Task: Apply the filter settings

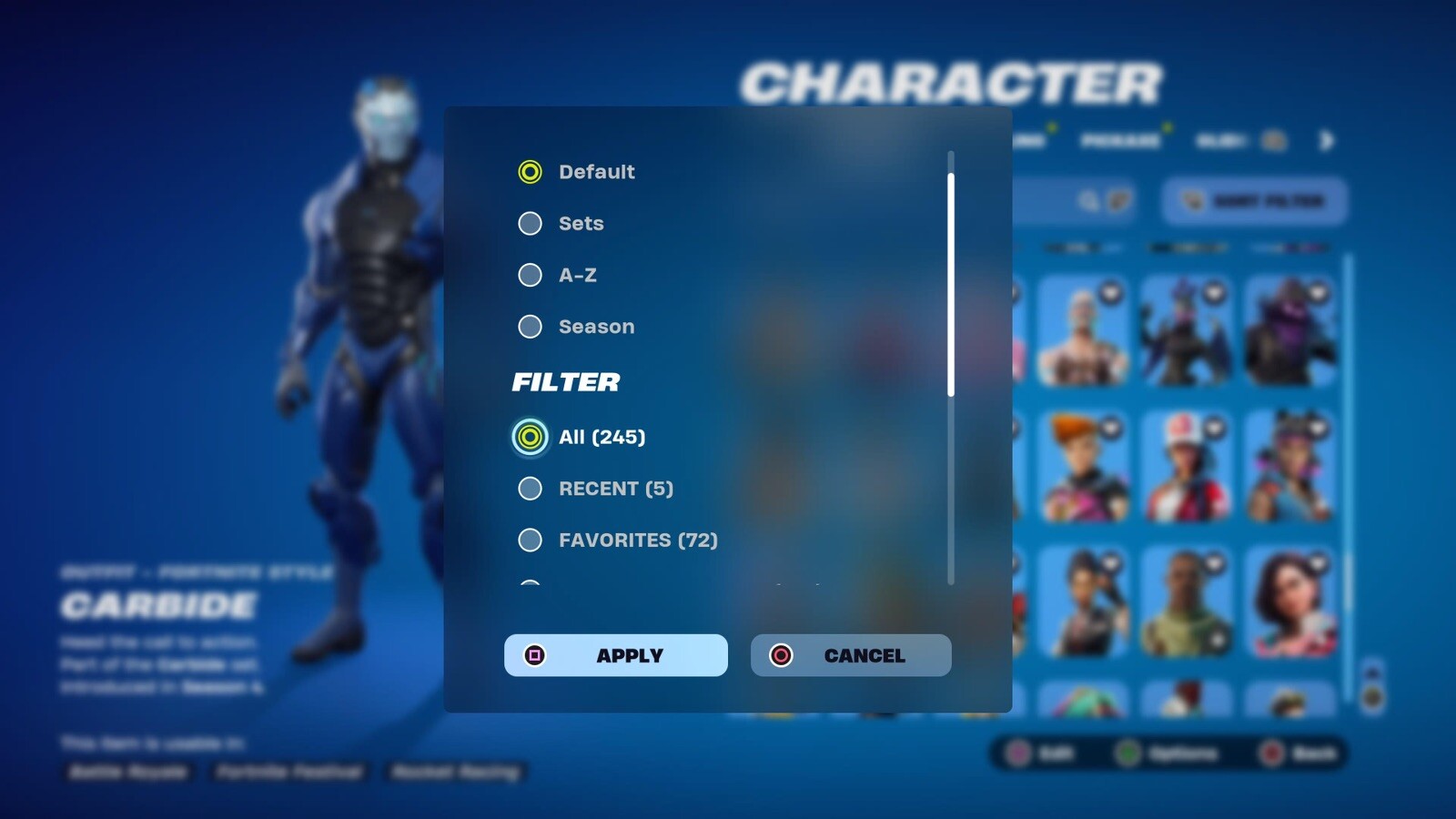Action: [615, 655]
